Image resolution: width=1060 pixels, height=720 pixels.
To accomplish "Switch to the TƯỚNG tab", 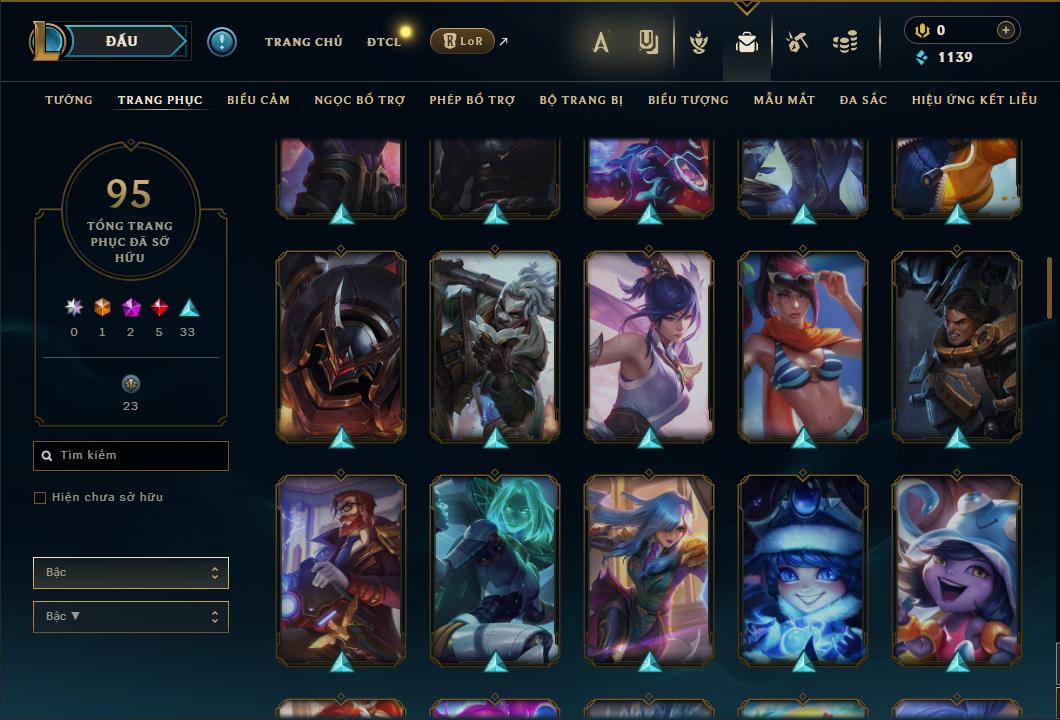I will pos(69,100).
